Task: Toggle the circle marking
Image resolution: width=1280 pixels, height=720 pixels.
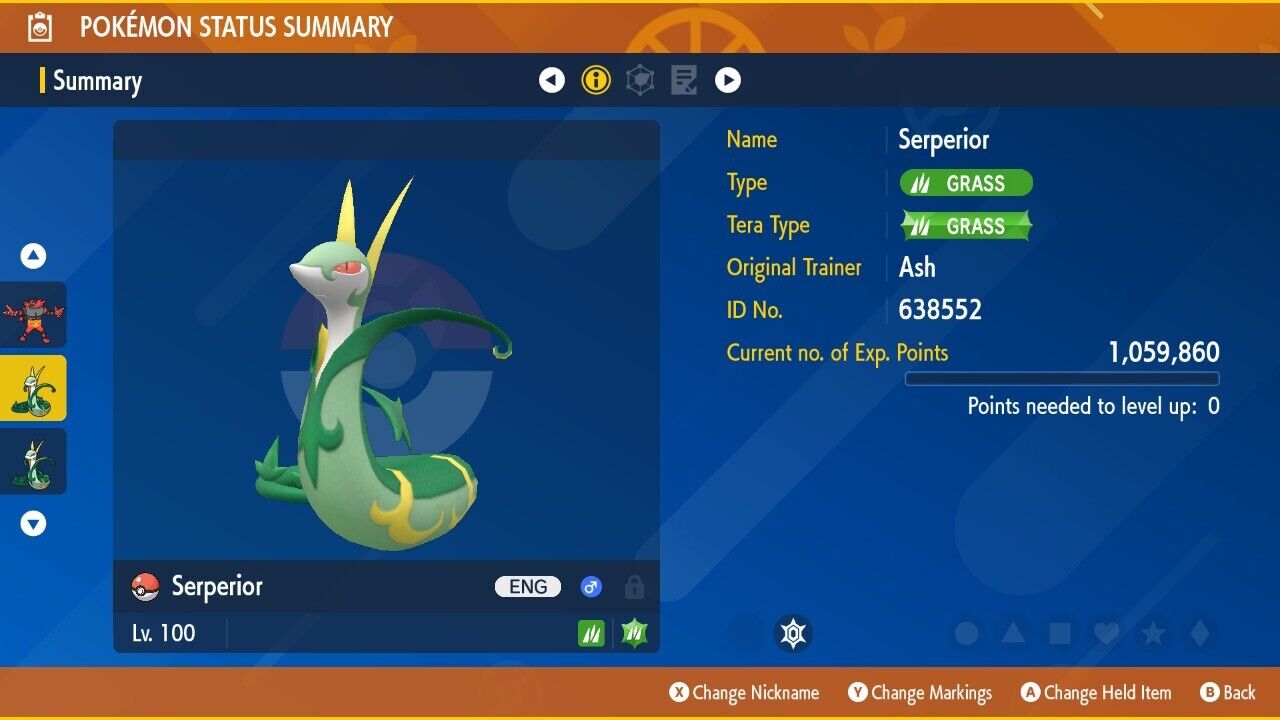Action: 966,633
